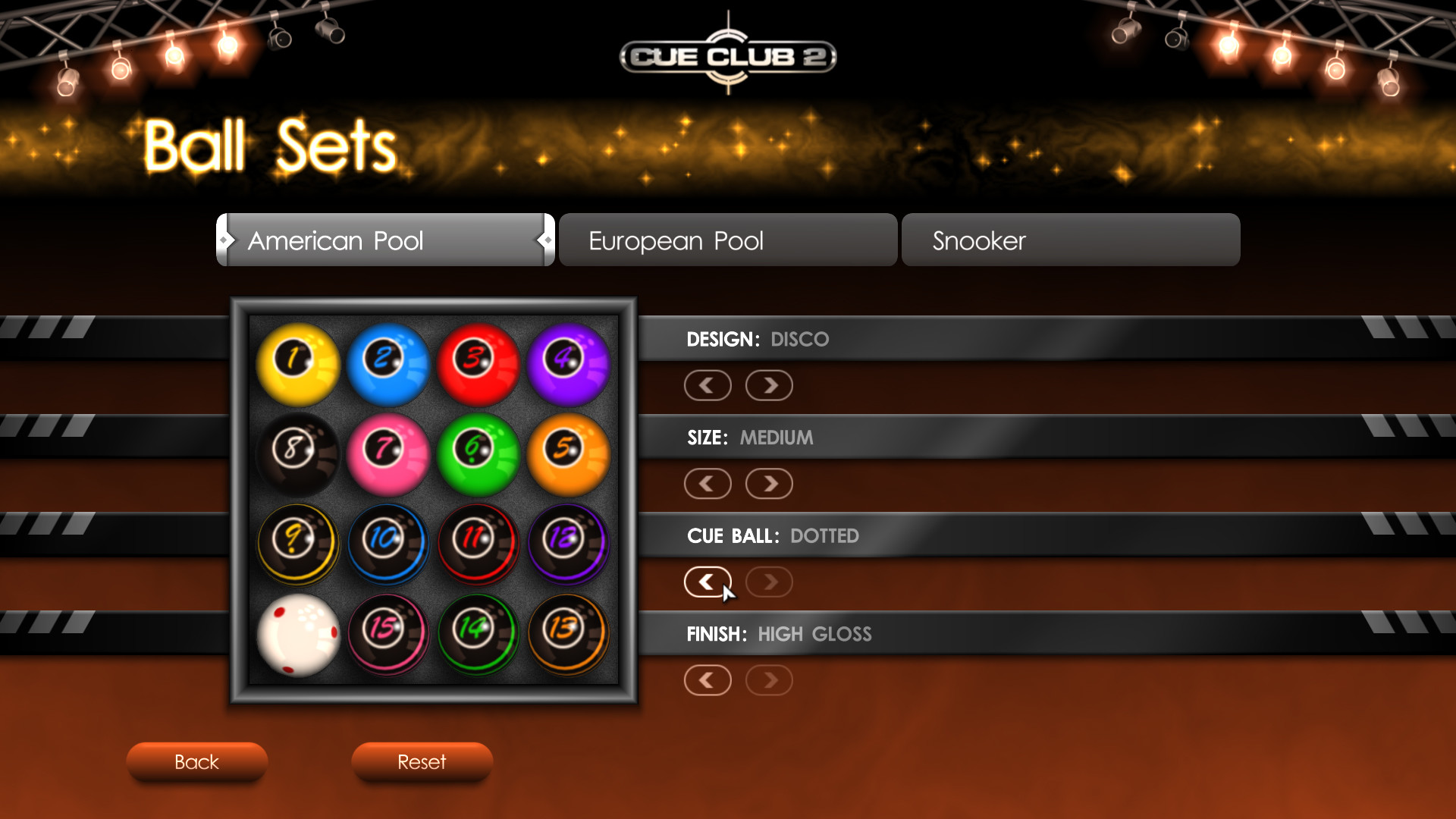Click the previous arrow under Size Medium
The height and width of the screenshot is (819, 1456).
click(708, 483)
